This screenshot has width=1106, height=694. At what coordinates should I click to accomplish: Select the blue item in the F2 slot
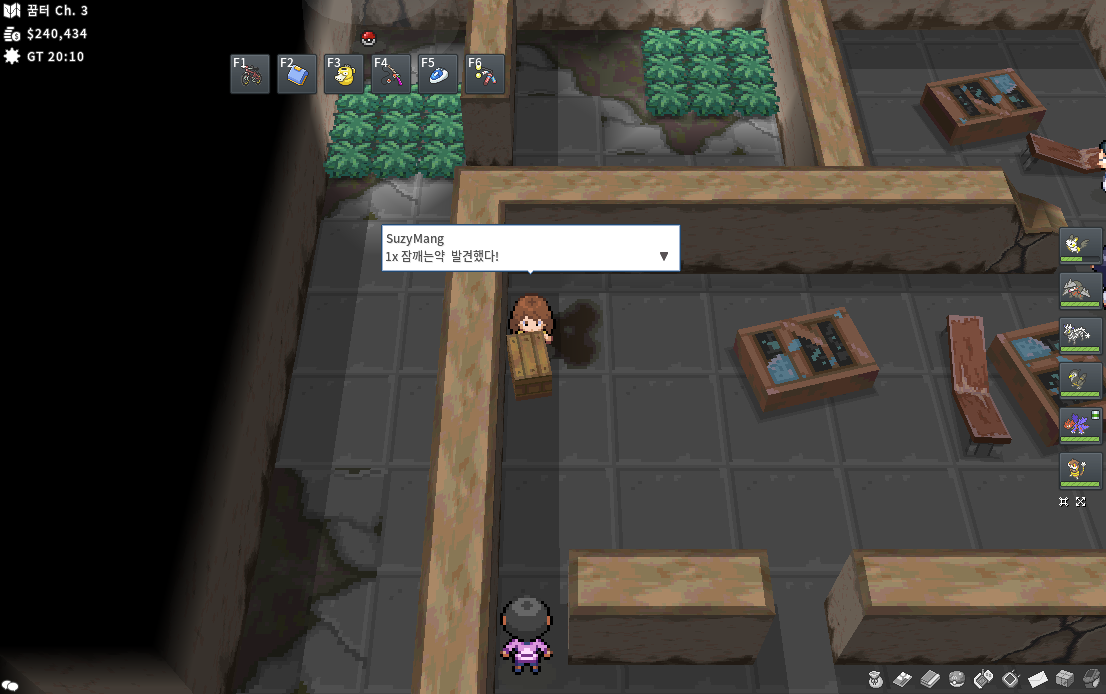(297, 74)
